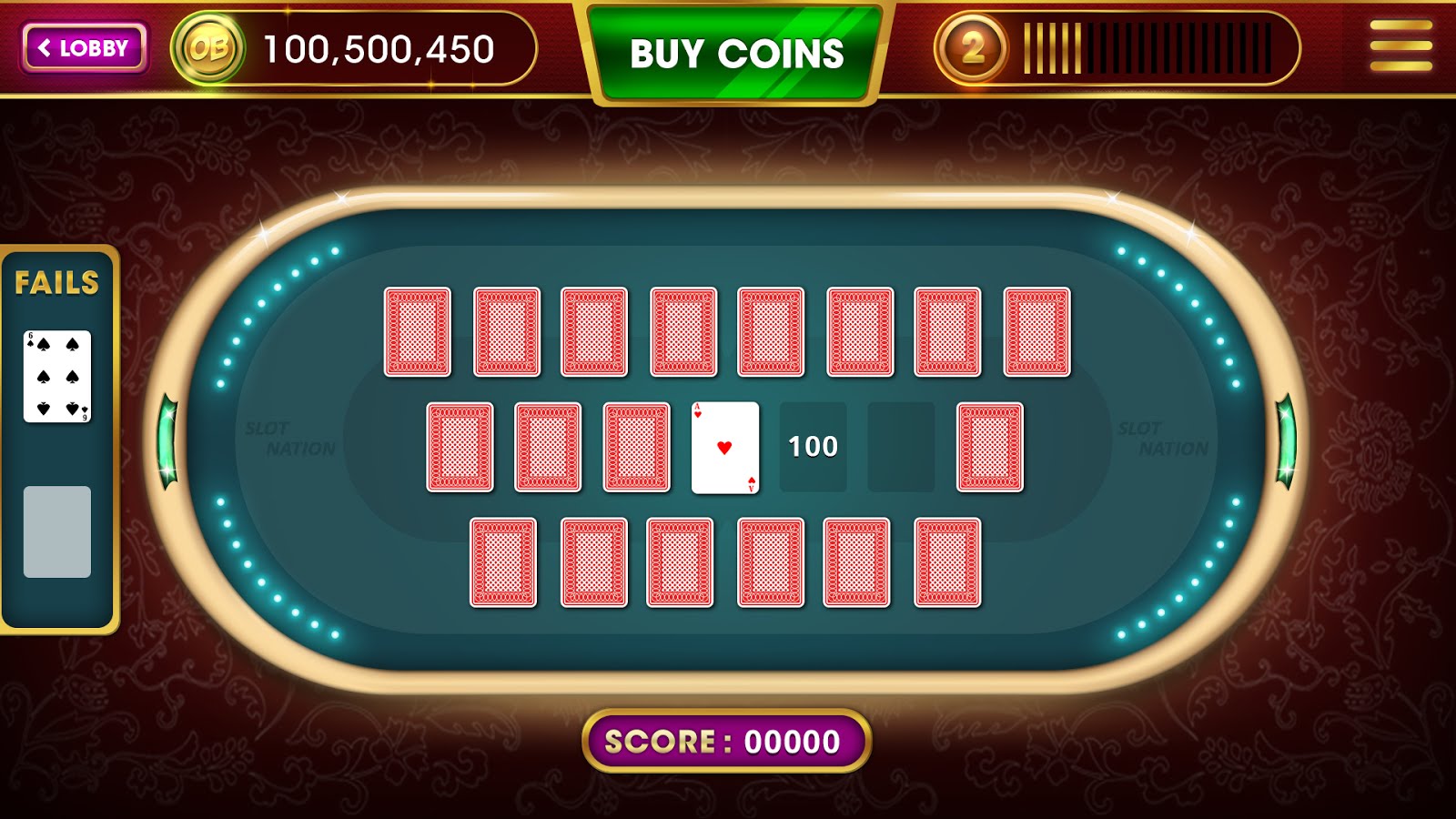Viewport: 1456px width, 819px height.
Task: Flip the rightmost card in the middle row
Action: tap(990, 447)
